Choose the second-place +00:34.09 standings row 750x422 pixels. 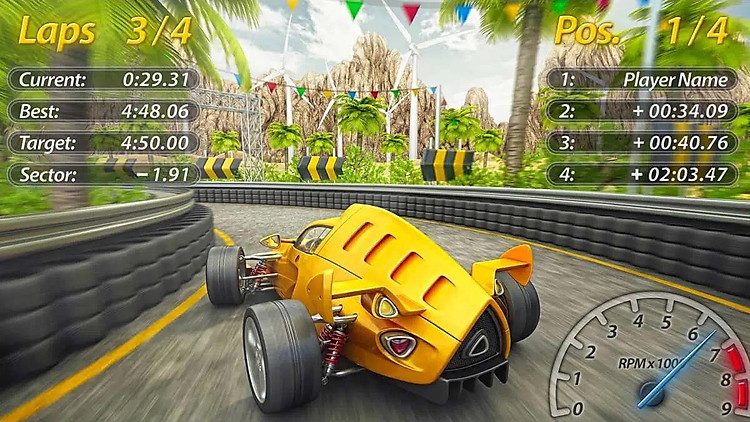(x=645, y=111)
